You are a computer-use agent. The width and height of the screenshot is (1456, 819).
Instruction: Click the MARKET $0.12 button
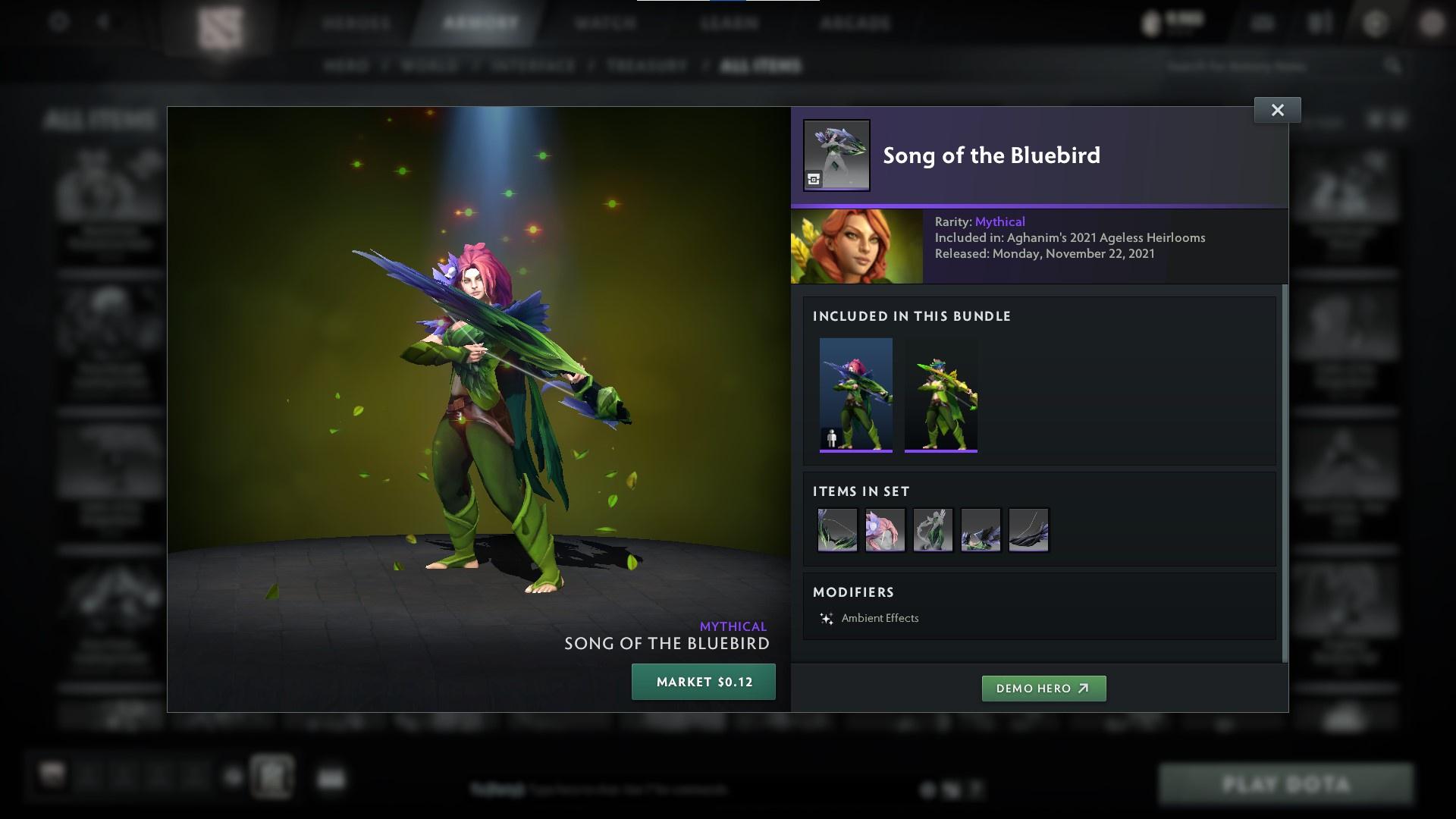703,681
